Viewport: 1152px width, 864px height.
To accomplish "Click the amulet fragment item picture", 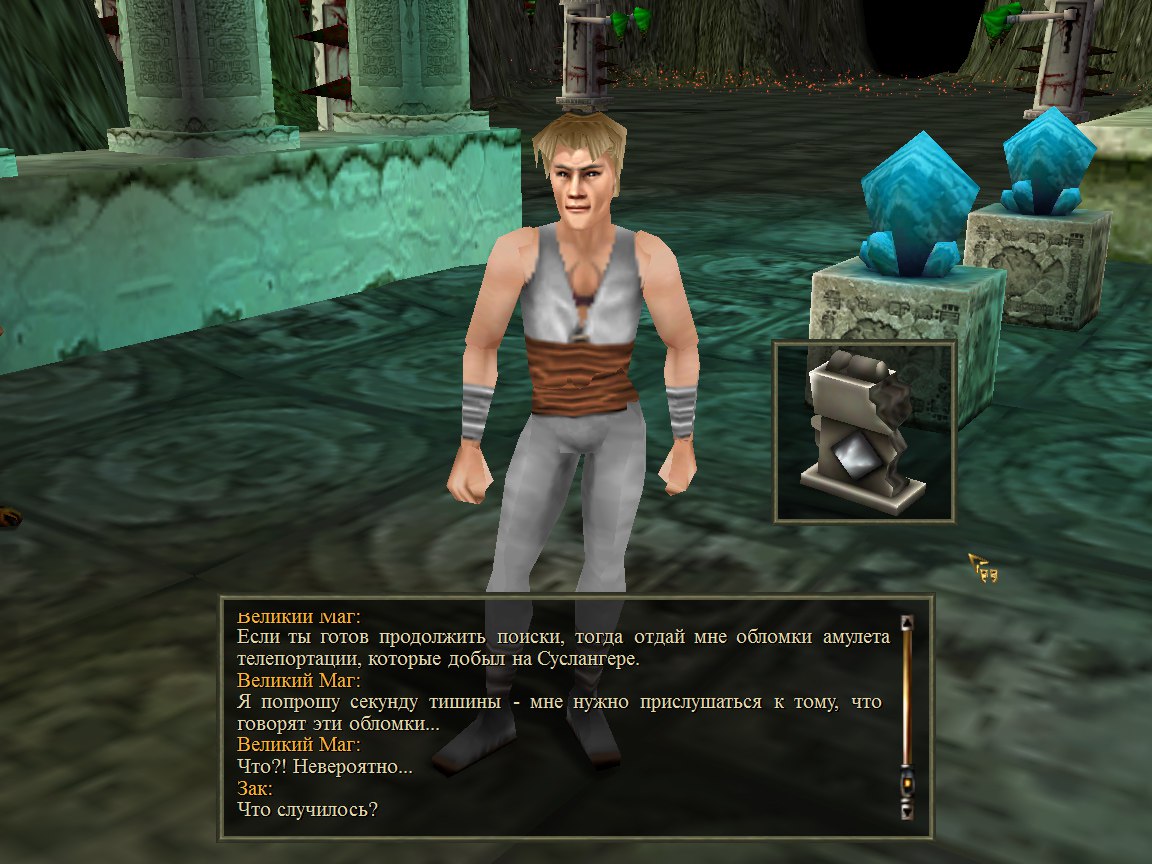I will (x=865, y=432).
